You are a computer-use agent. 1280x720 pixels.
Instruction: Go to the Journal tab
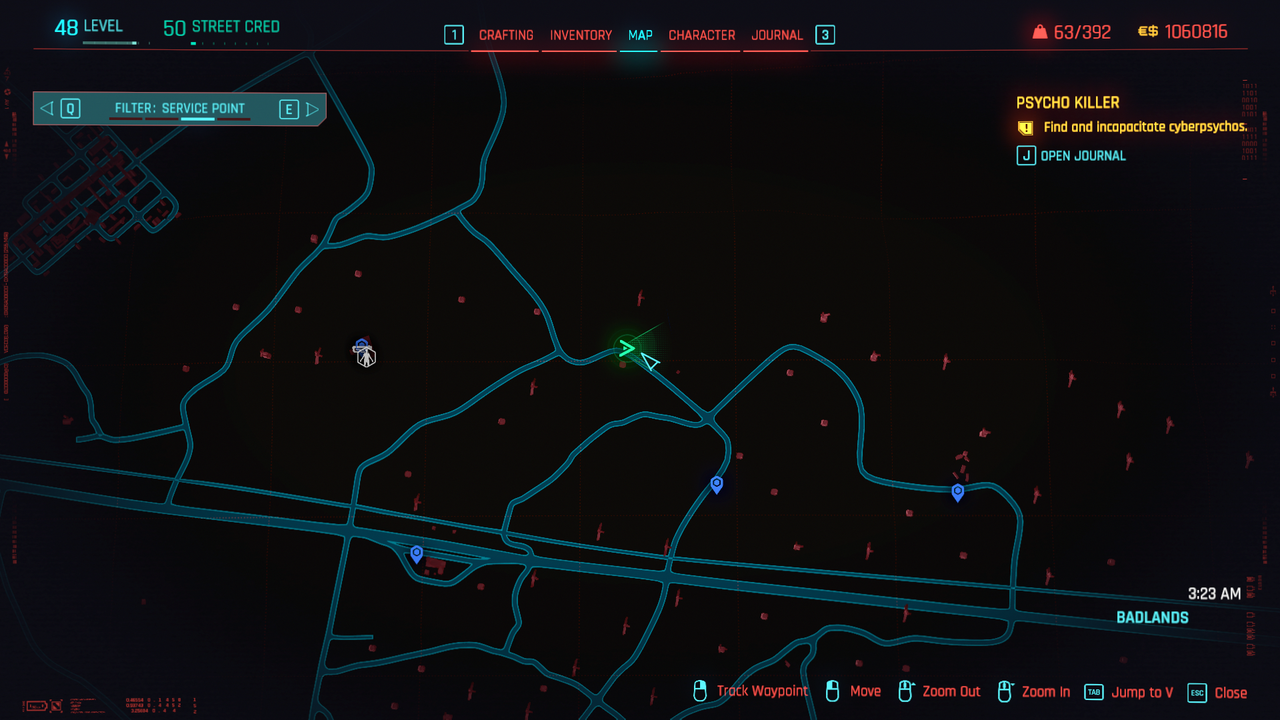(x=777, y=35)
